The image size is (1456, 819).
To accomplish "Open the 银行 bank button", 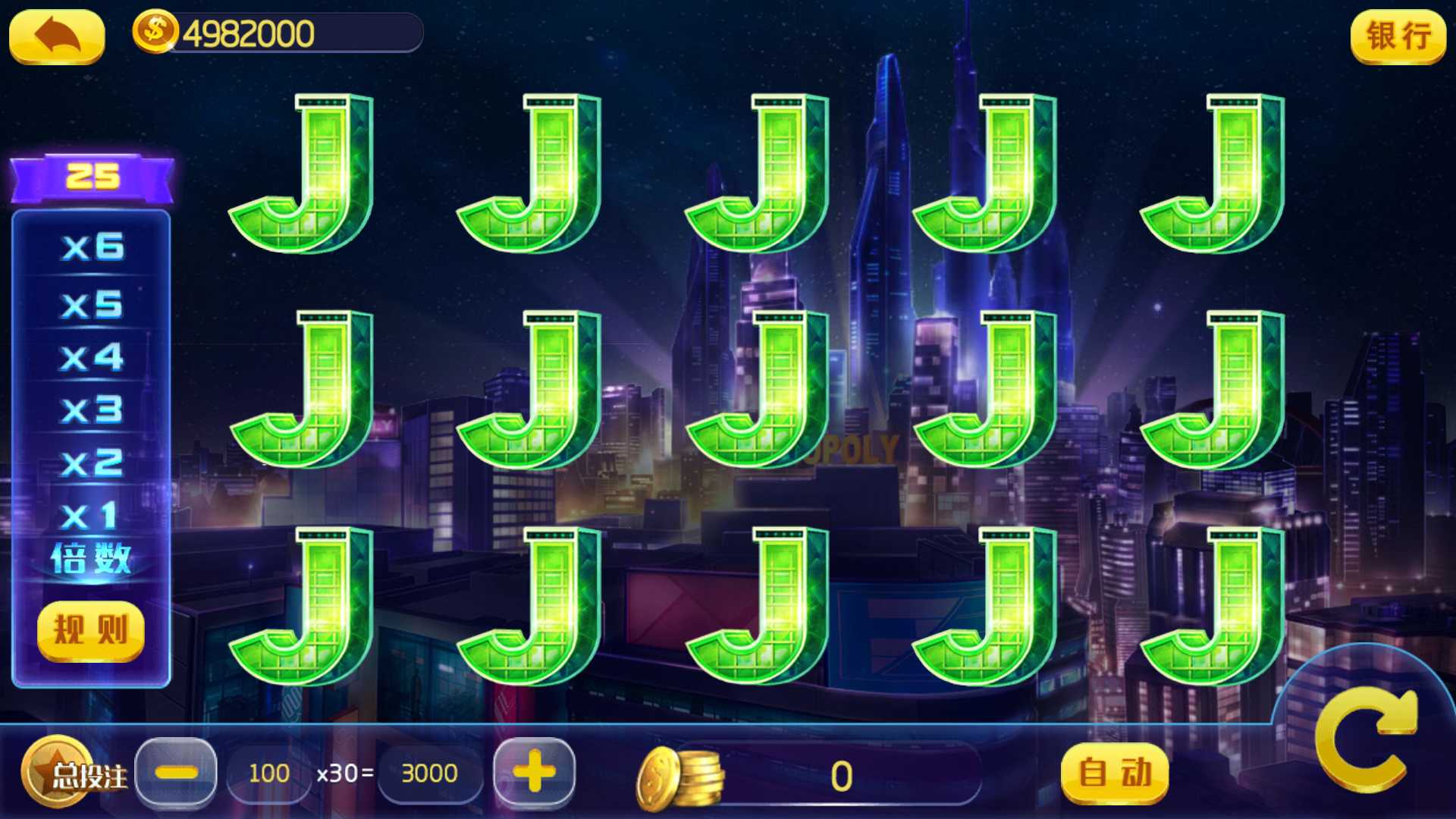I will tap(1398, 36).
